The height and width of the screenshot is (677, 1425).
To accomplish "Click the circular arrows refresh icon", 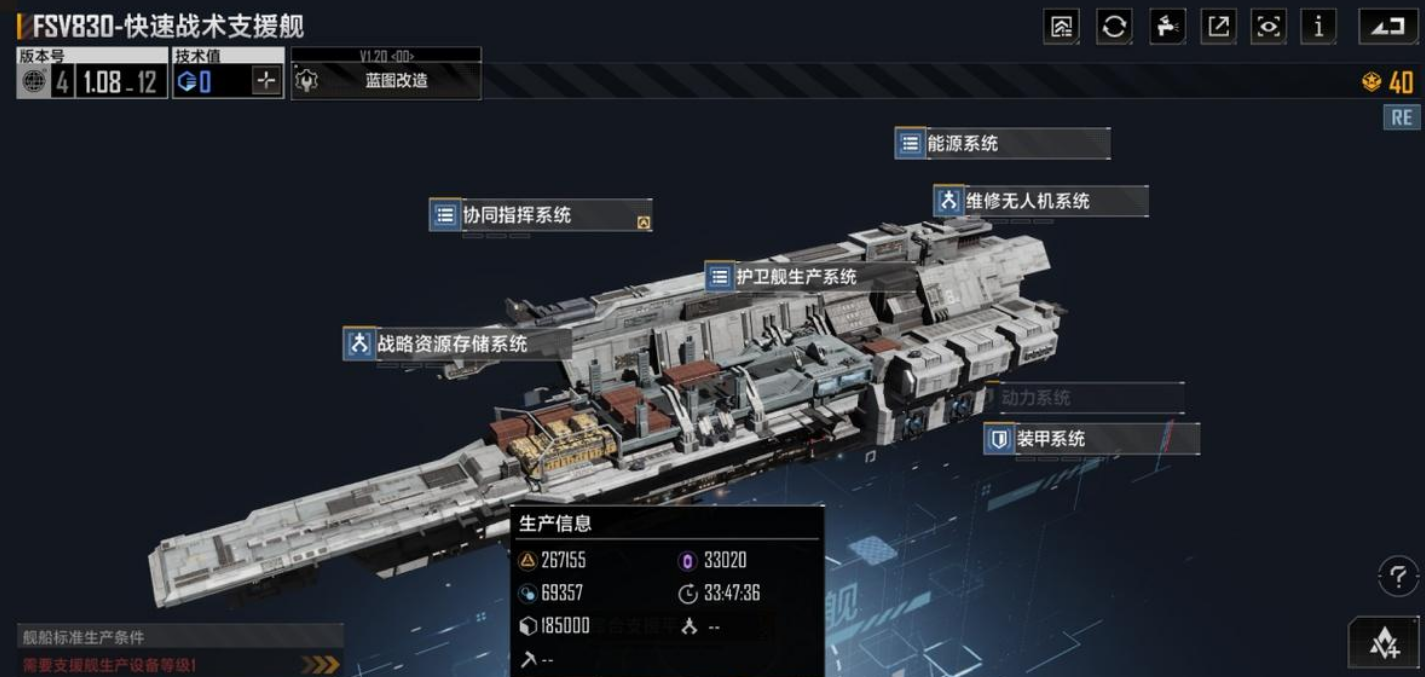I will pos(1114,27).
